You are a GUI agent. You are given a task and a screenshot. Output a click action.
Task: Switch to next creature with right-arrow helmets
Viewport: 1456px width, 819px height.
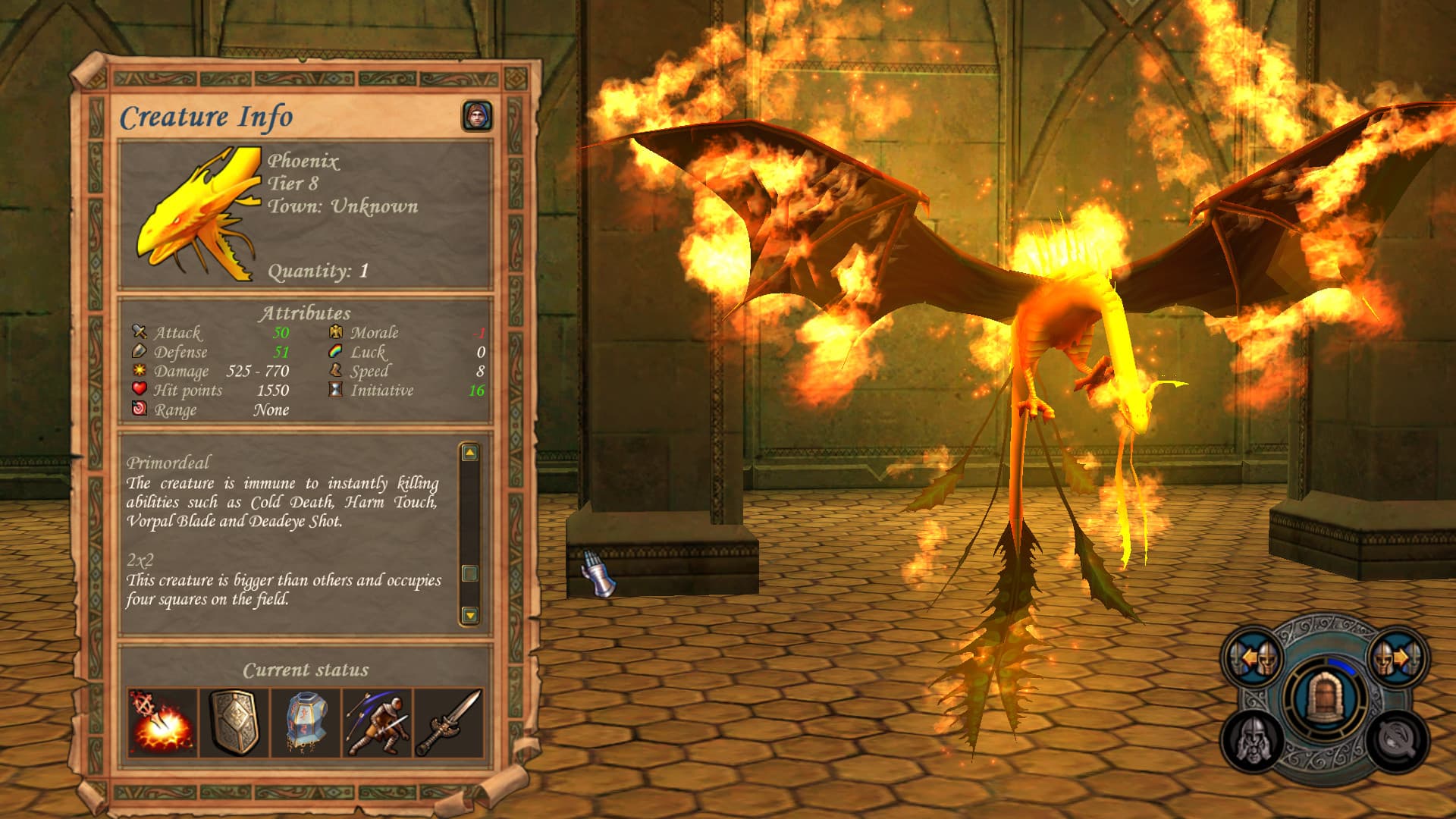(1397, 657)
